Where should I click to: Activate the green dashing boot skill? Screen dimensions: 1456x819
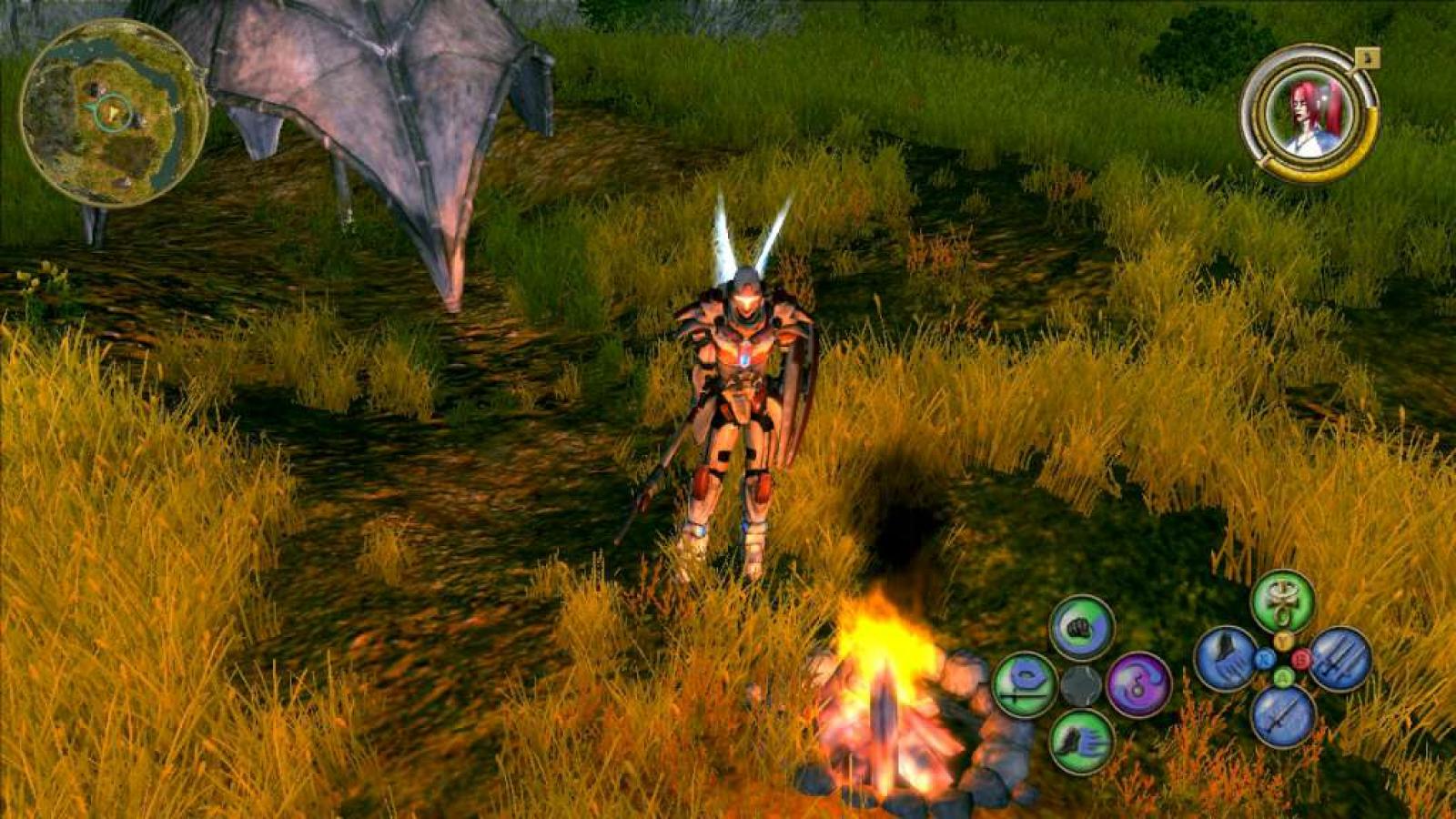click(1081, 742)
